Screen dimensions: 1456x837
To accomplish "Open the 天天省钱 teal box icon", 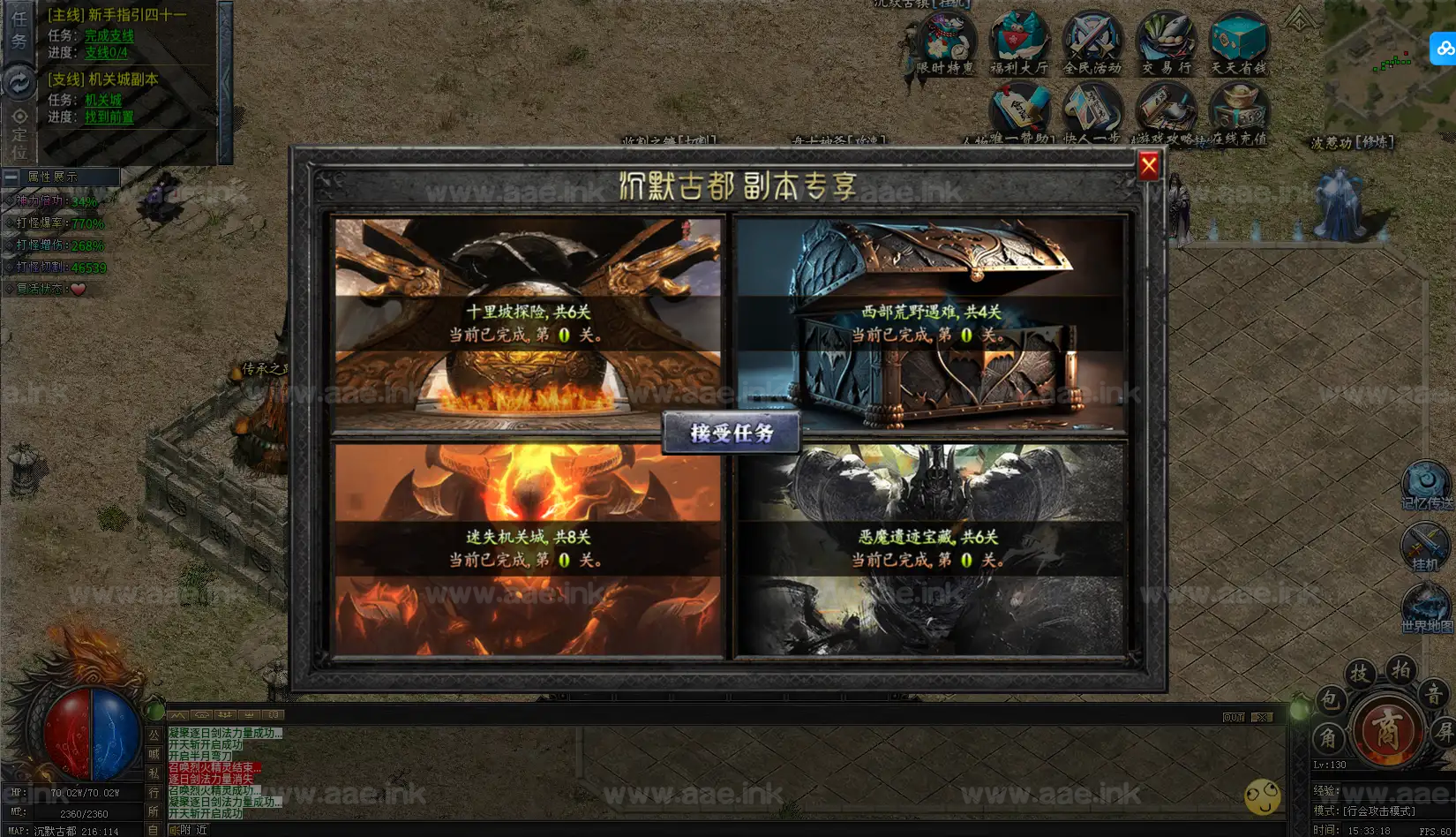I will 1239,41.
